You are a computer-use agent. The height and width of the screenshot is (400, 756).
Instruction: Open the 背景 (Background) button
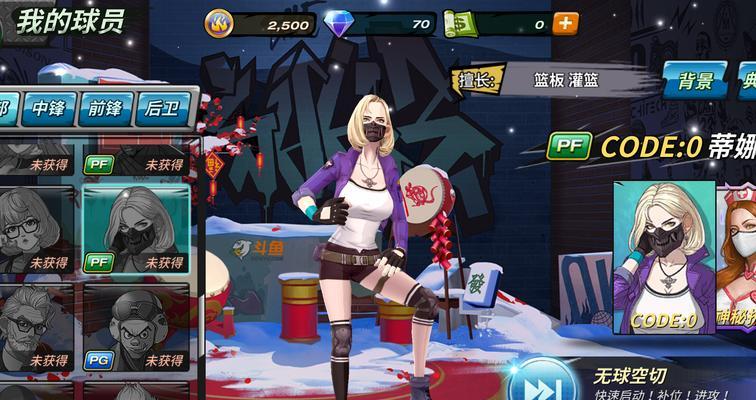(695, 80)
